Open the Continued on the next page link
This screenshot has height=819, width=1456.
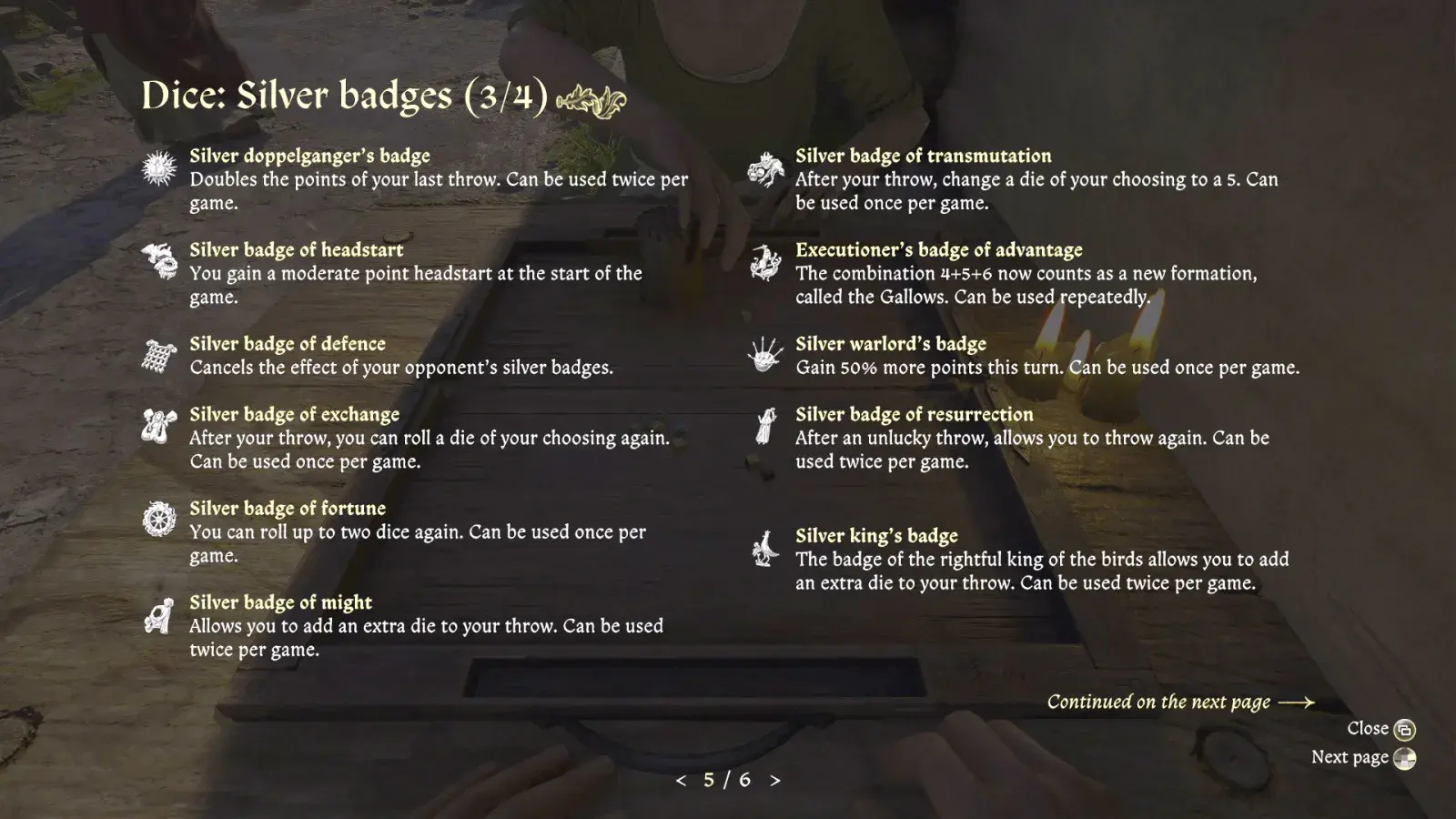point(1158,702)
